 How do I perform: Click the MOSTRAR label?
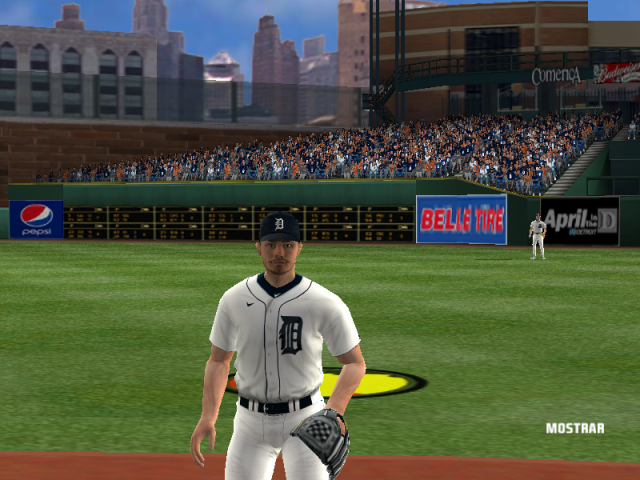click(574, 428)
